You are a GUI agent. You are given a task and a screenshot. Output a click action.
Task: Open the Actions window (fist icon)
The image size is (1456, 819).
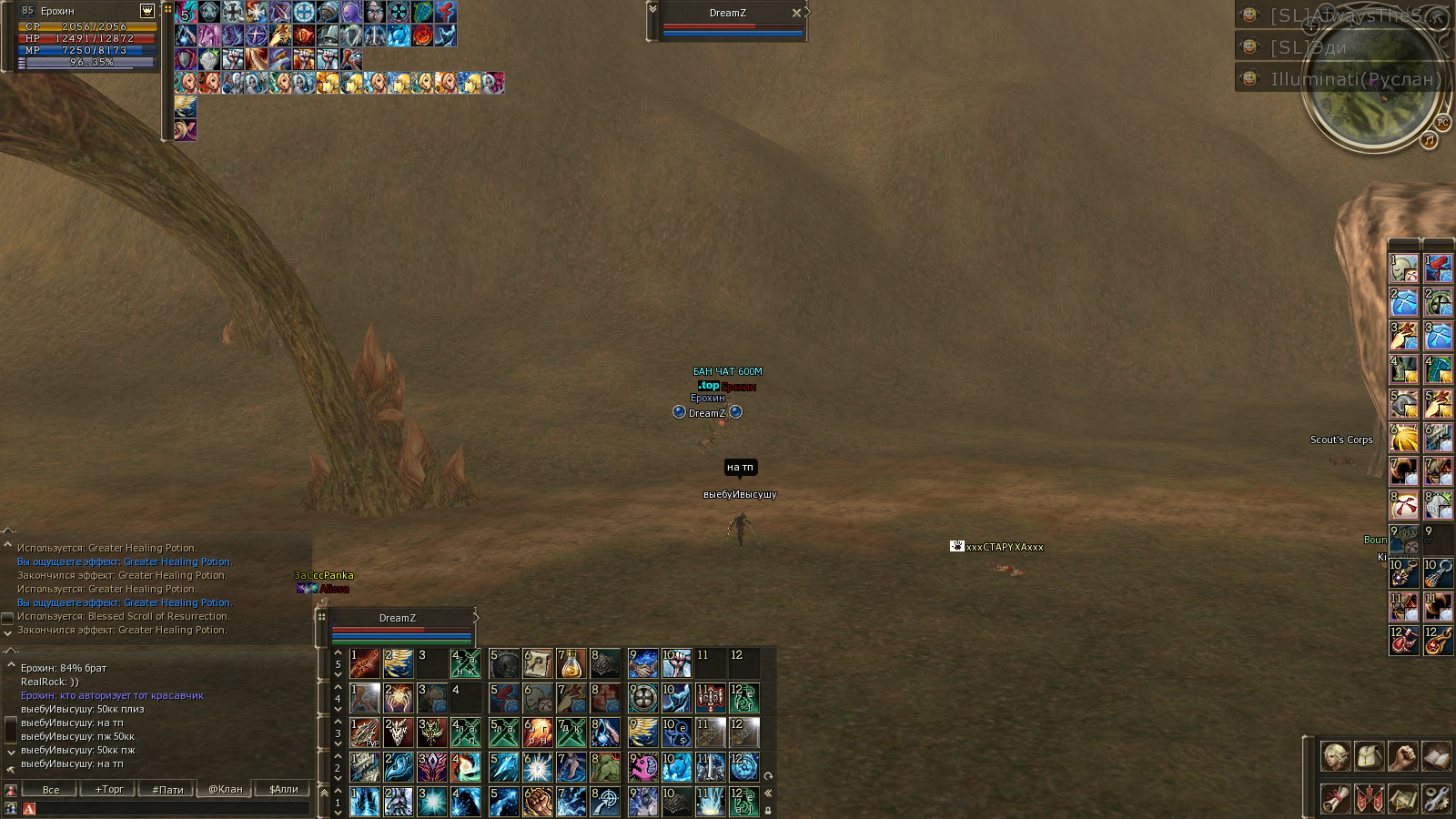coord(1402,756)
